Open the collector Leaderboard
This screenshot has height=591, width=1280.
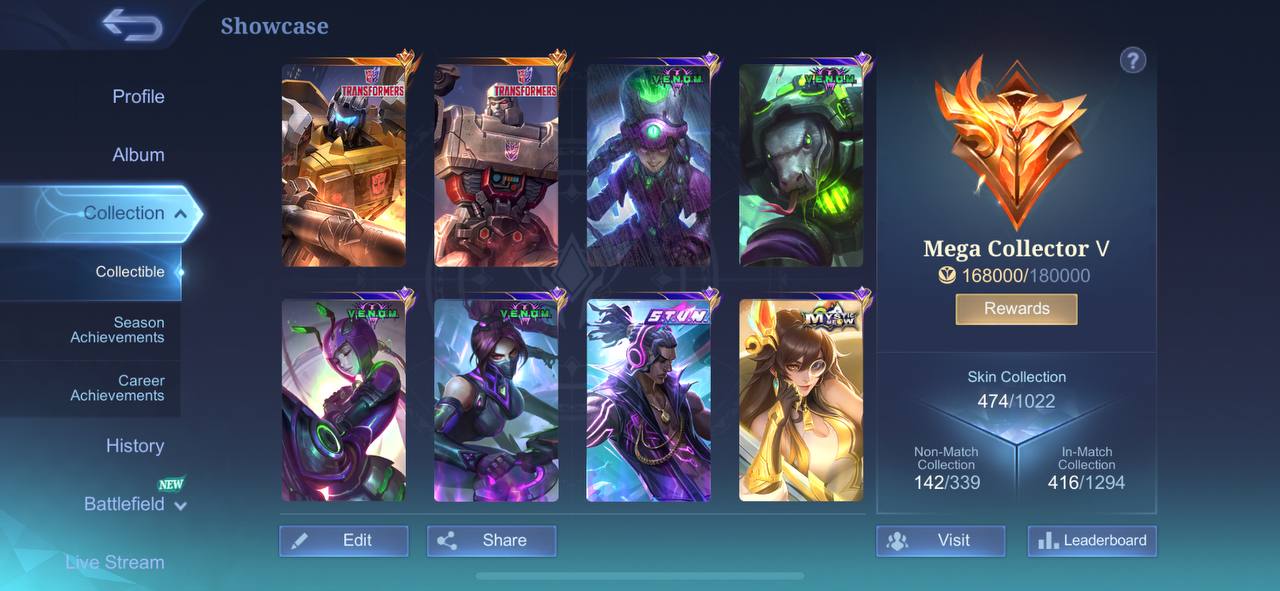[x=1092, y=541]
